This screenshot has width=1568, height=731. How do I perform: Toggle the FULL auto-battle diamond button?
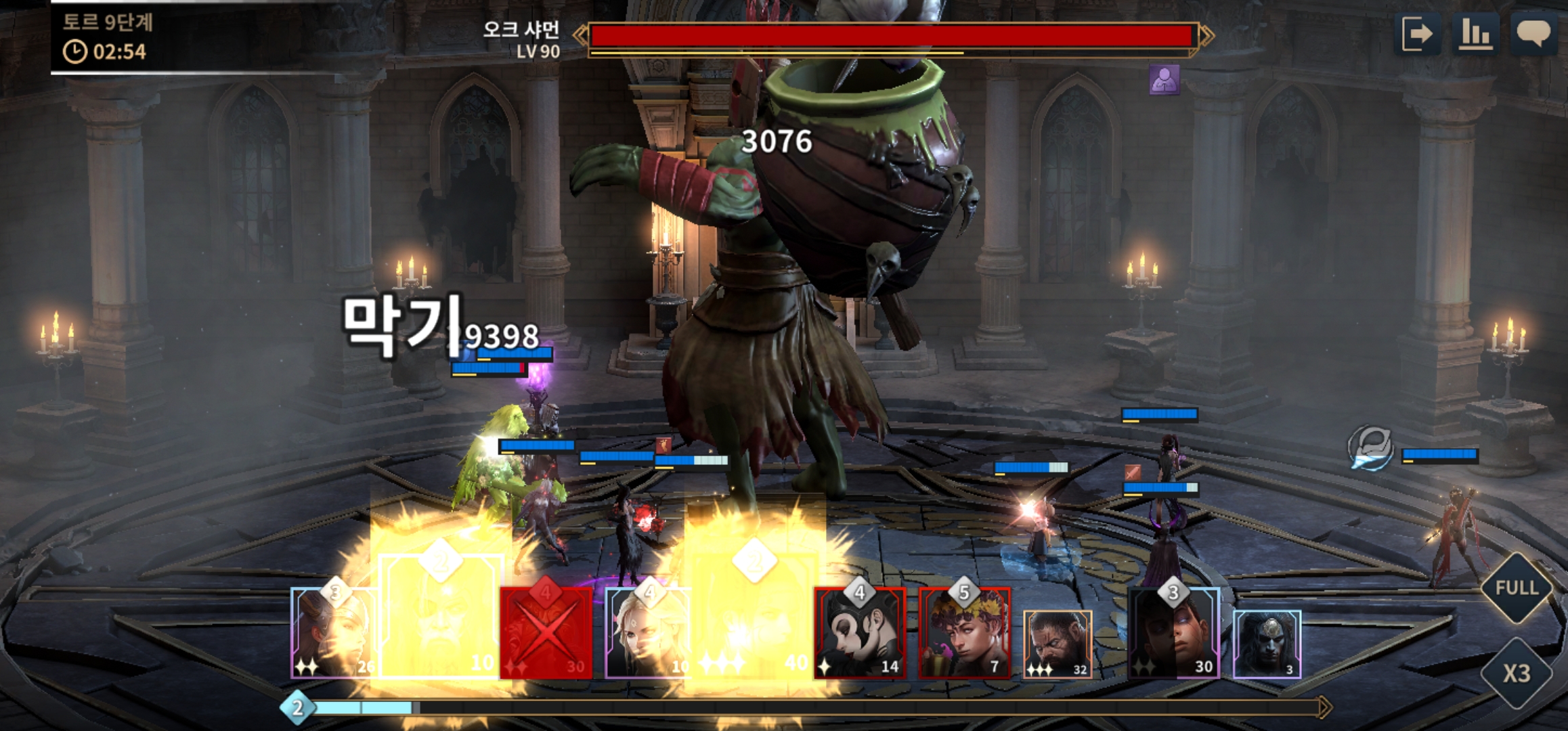(x=1517, y=588)
